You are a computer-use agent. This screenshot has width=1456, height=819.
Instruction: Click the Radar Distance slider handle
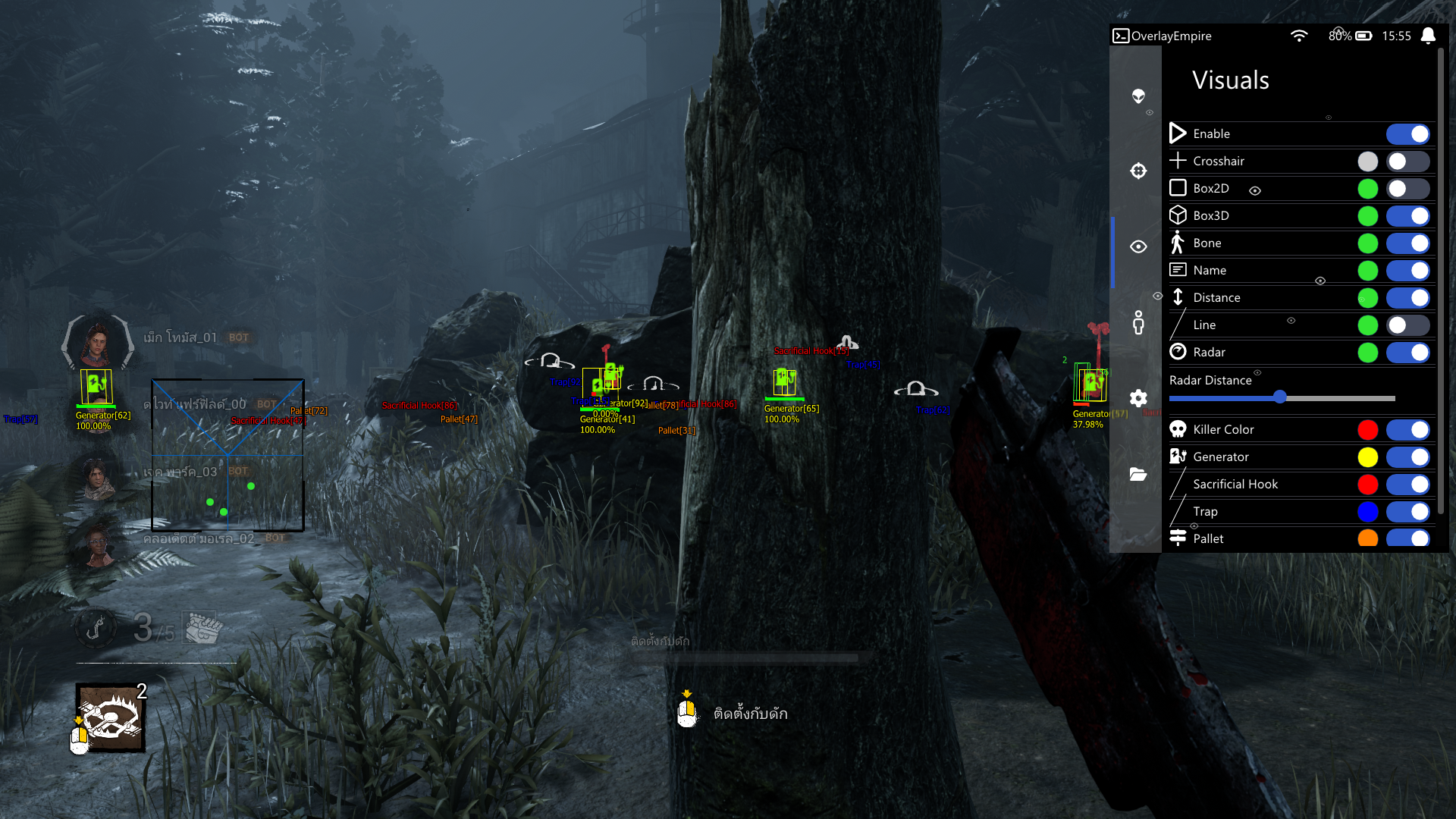[x=1280, y=397]
